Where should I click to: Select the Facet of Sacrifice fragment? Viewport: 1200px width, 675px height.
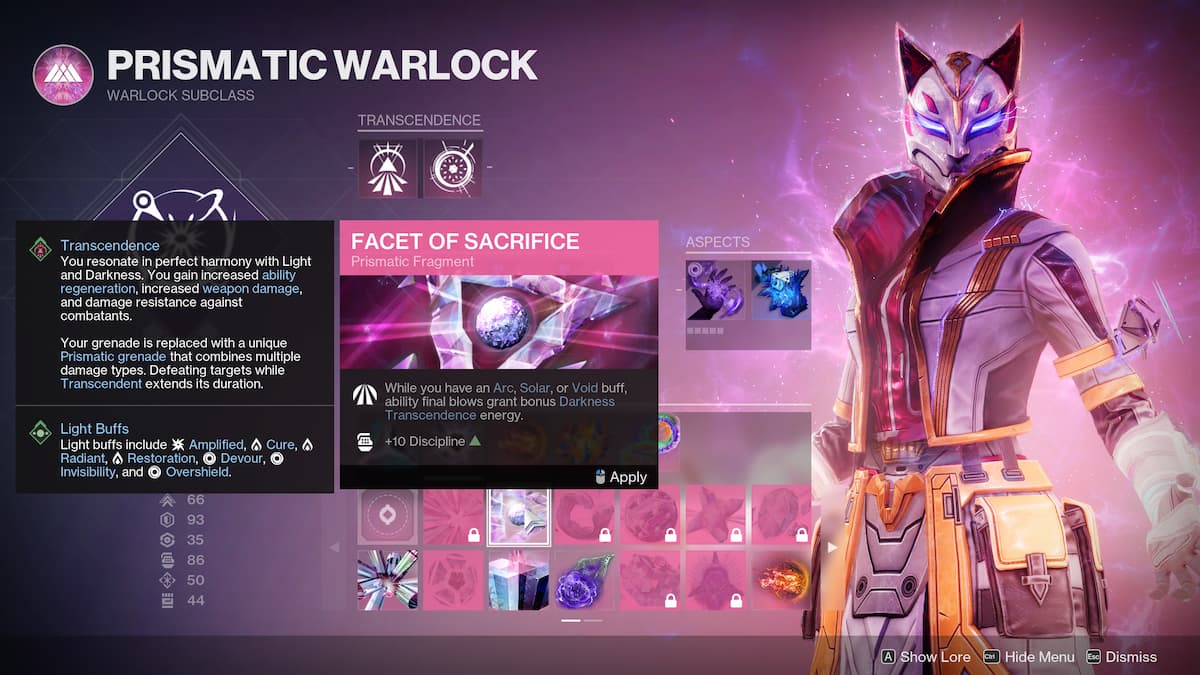[518, 515]
